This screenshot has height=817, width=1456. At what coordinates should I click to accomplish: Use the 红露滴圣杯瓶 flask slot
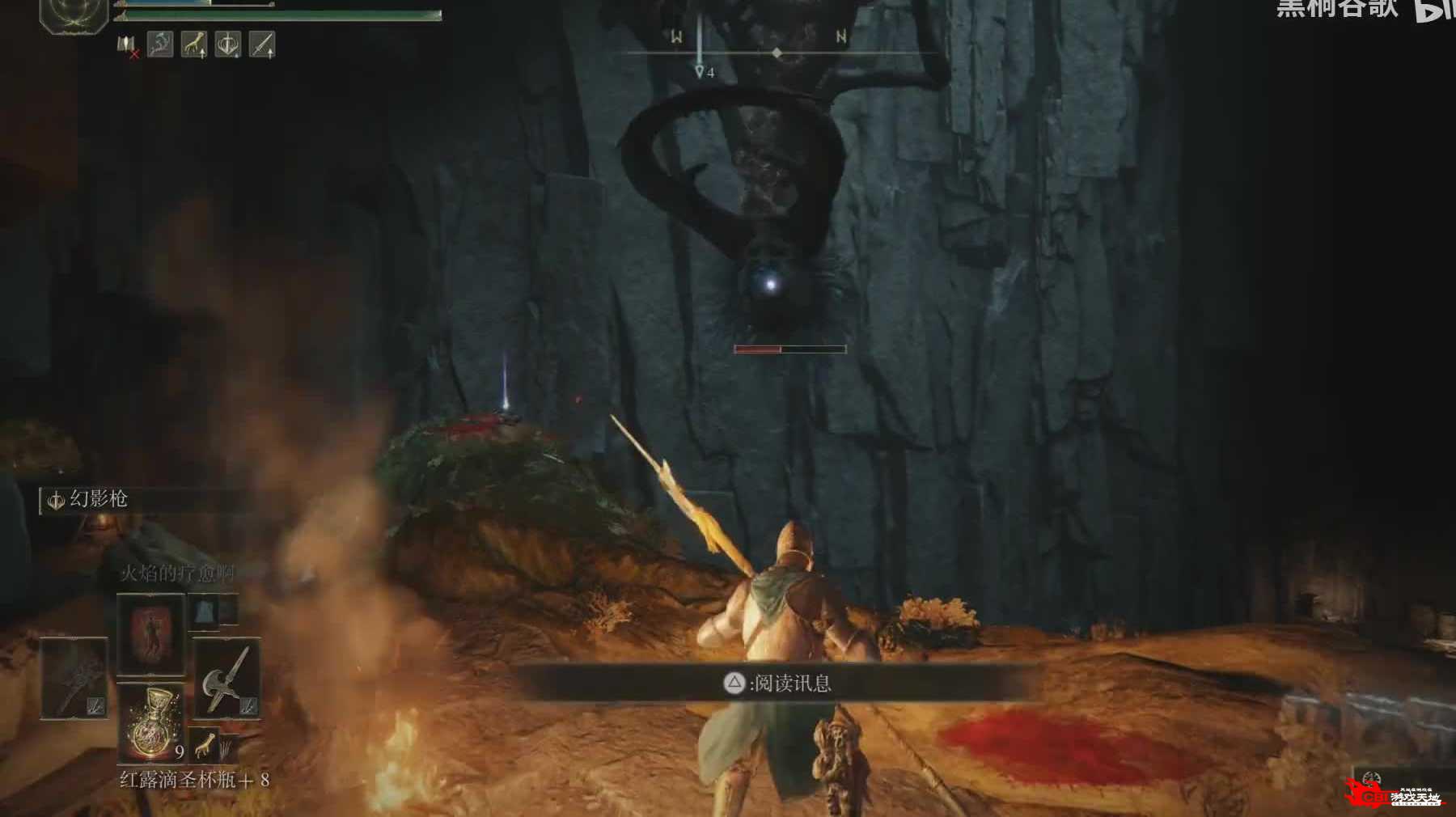(151, 722)
